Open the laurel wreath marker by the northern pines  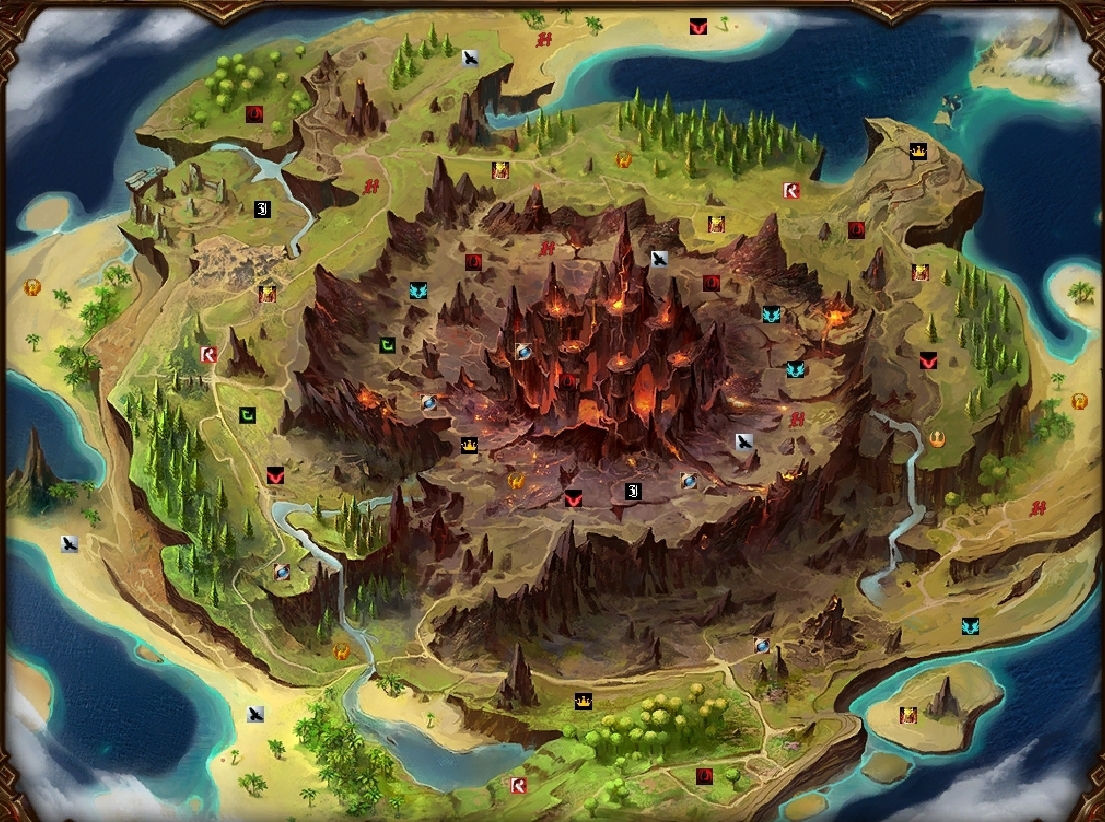pos(623,158)
